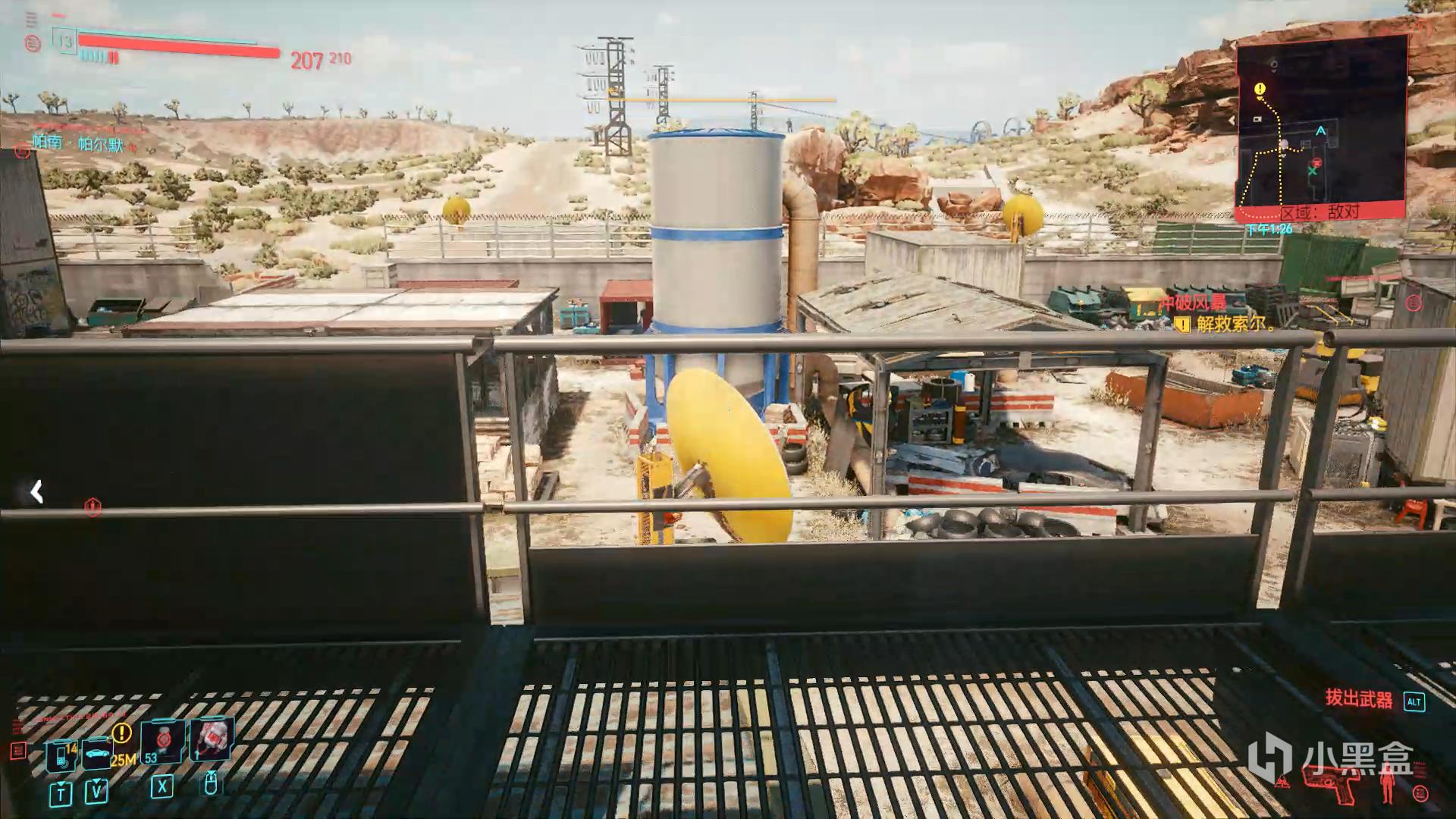
Task: Open the phone icon with 14 messages
Action: 61,755
